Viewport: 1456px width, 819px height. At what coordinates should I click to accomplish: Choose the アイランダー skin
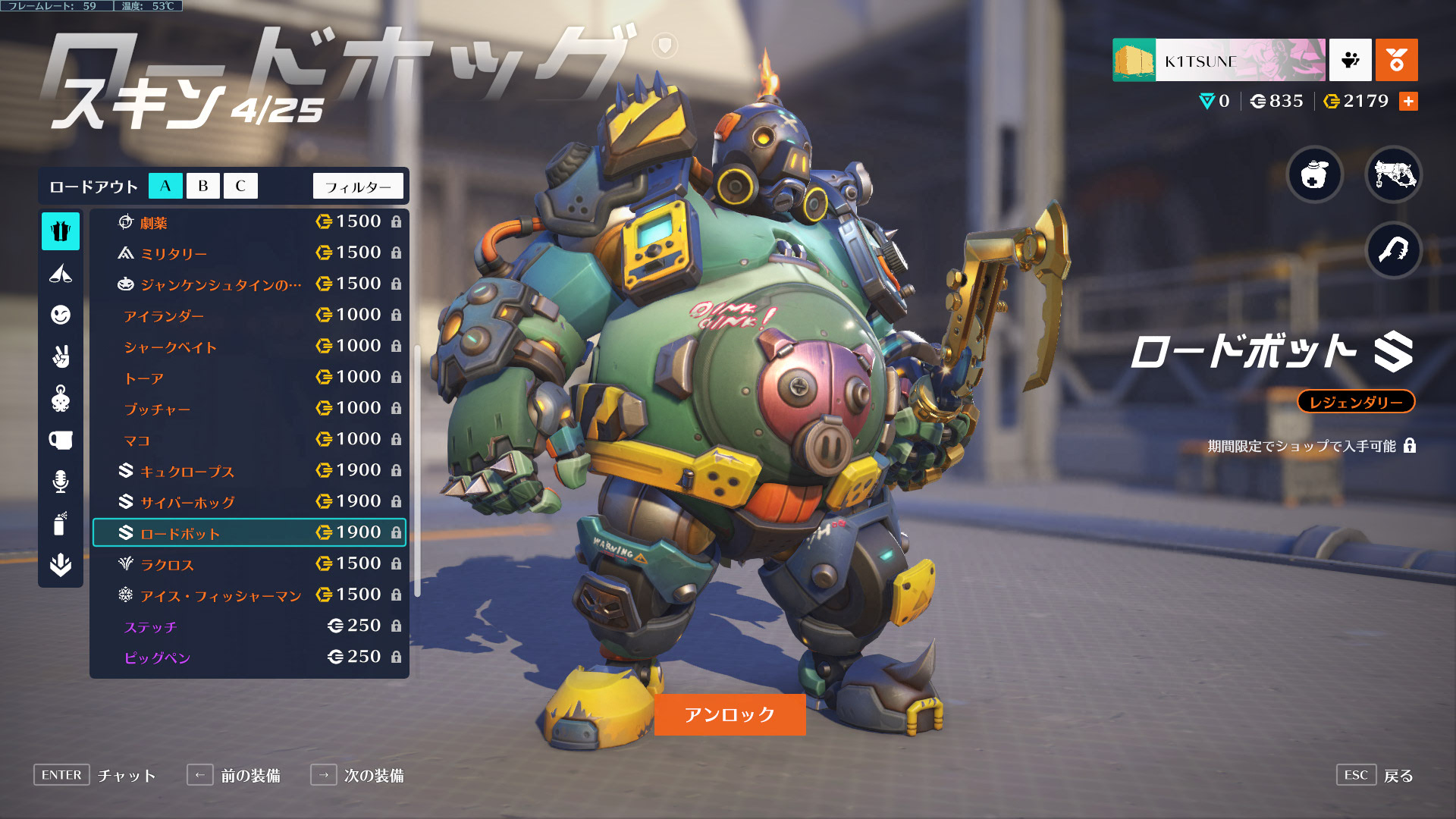tap(249, 315)
